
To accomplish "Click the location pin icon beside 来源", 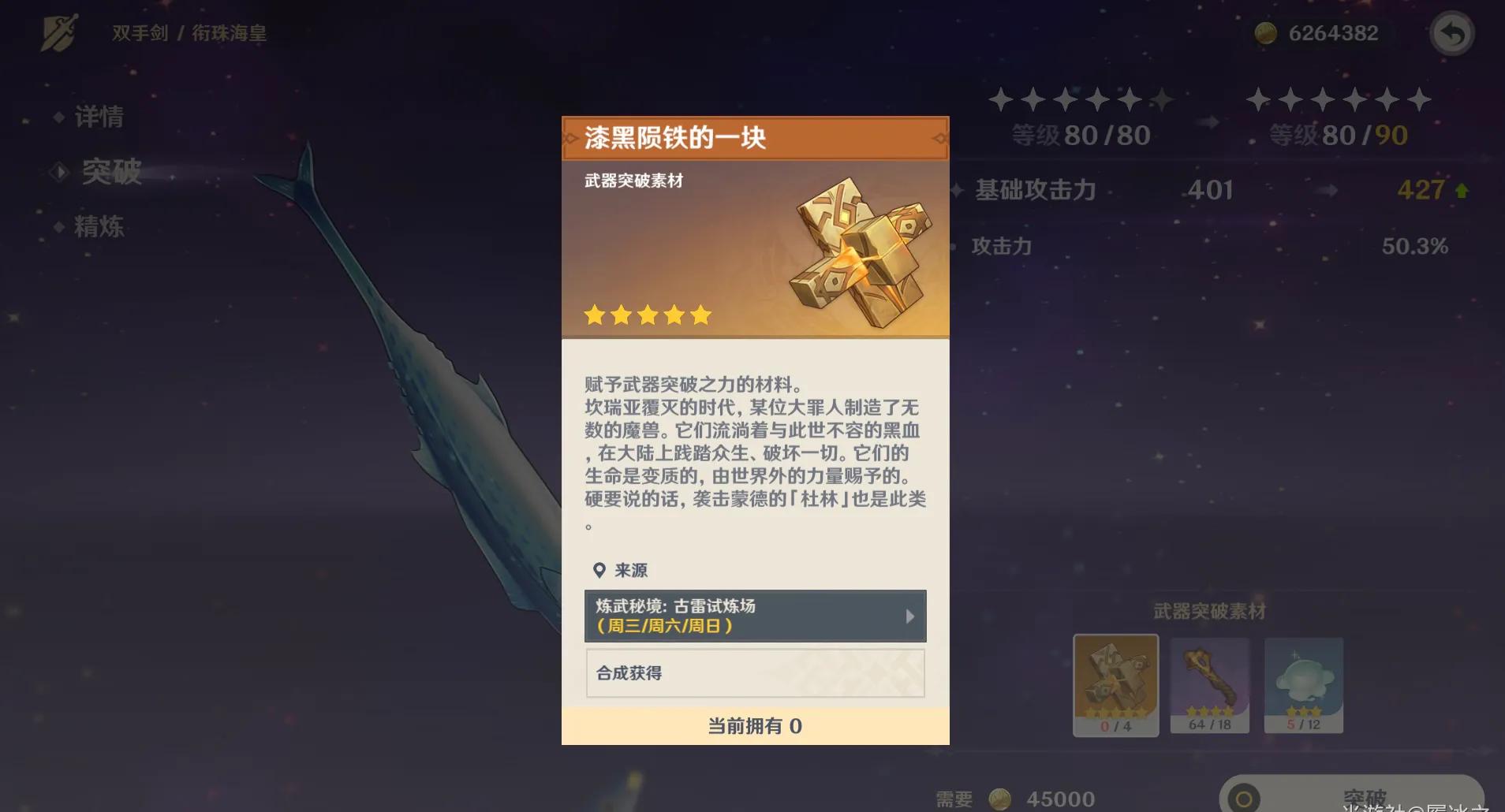I will pyautogui.click(x=599, y=569).
